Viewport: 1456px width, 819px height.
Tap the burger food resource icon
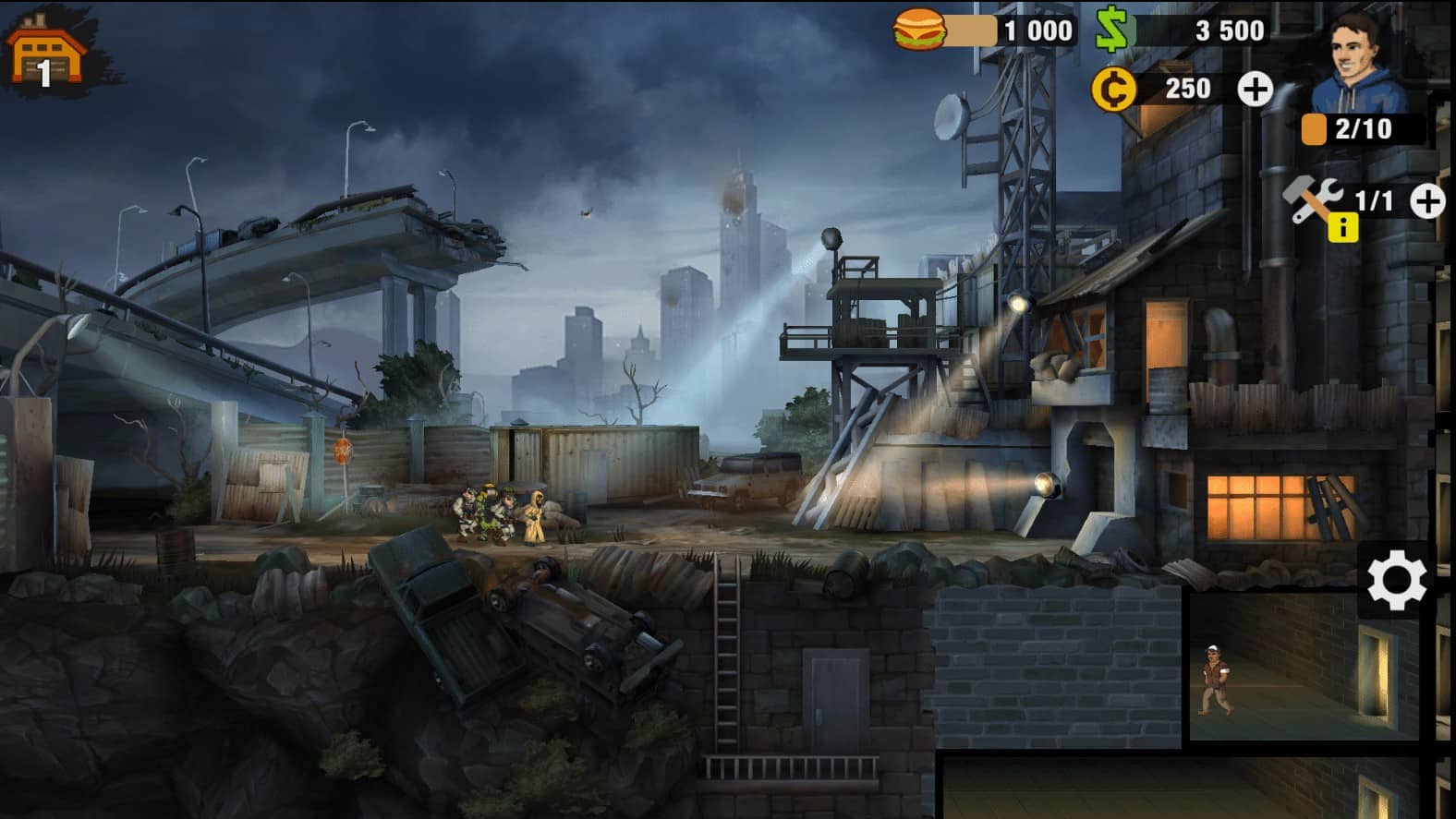pos(919,30)
